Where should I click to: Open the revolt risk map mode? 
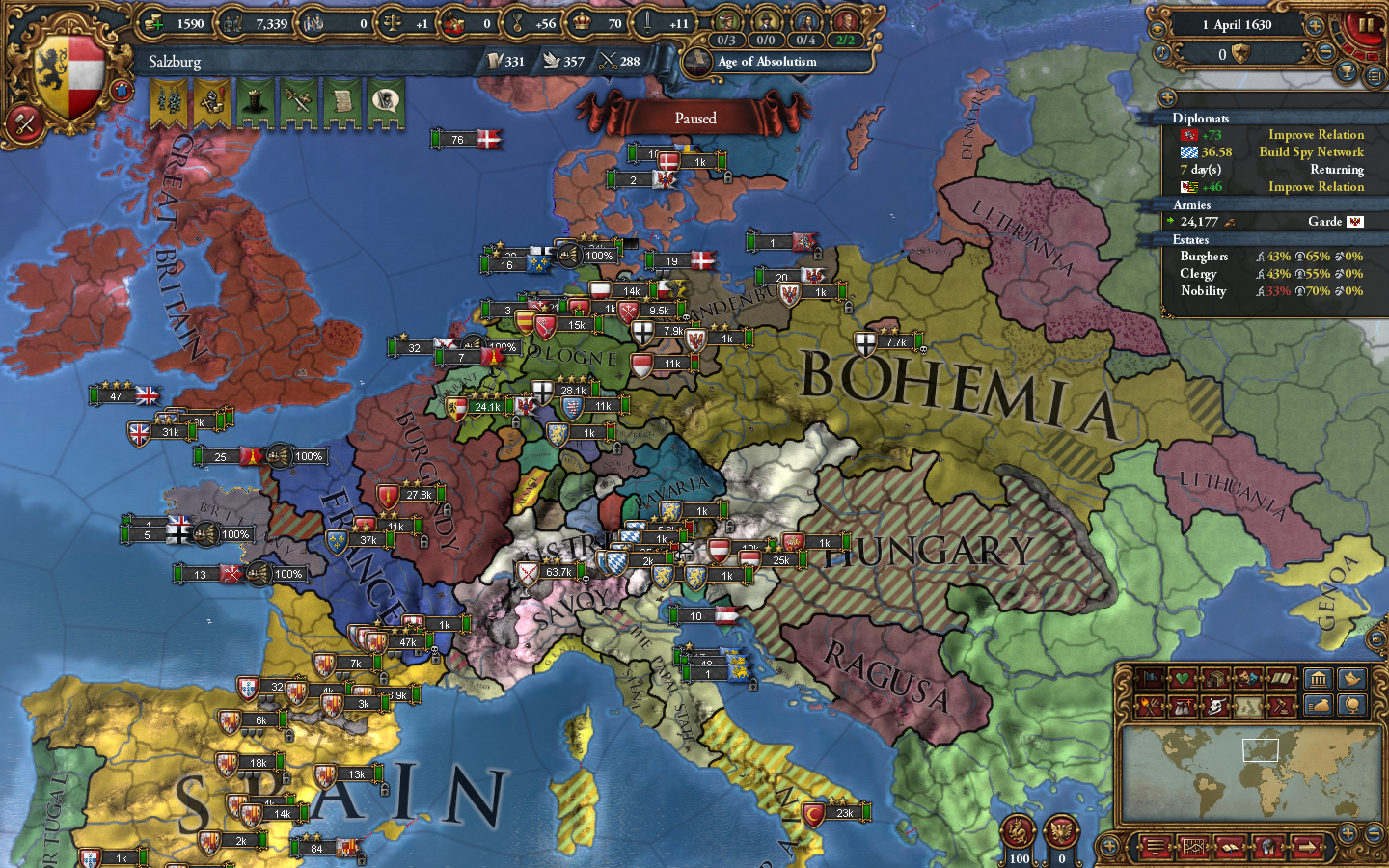[1148, 707]
